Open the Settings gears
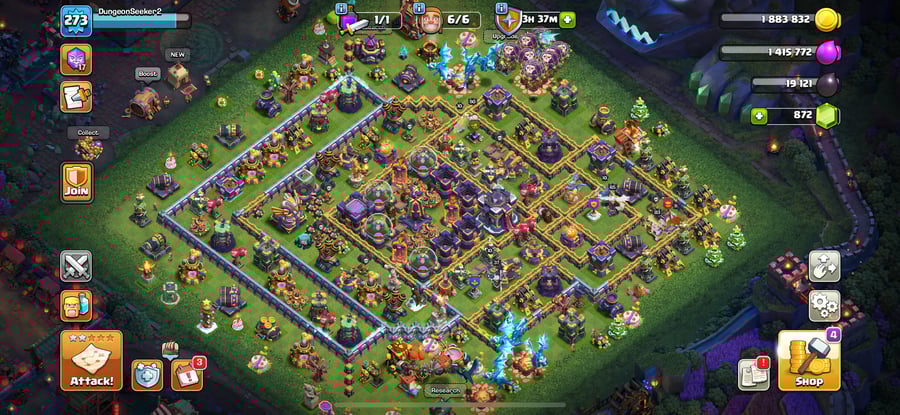 824,304
